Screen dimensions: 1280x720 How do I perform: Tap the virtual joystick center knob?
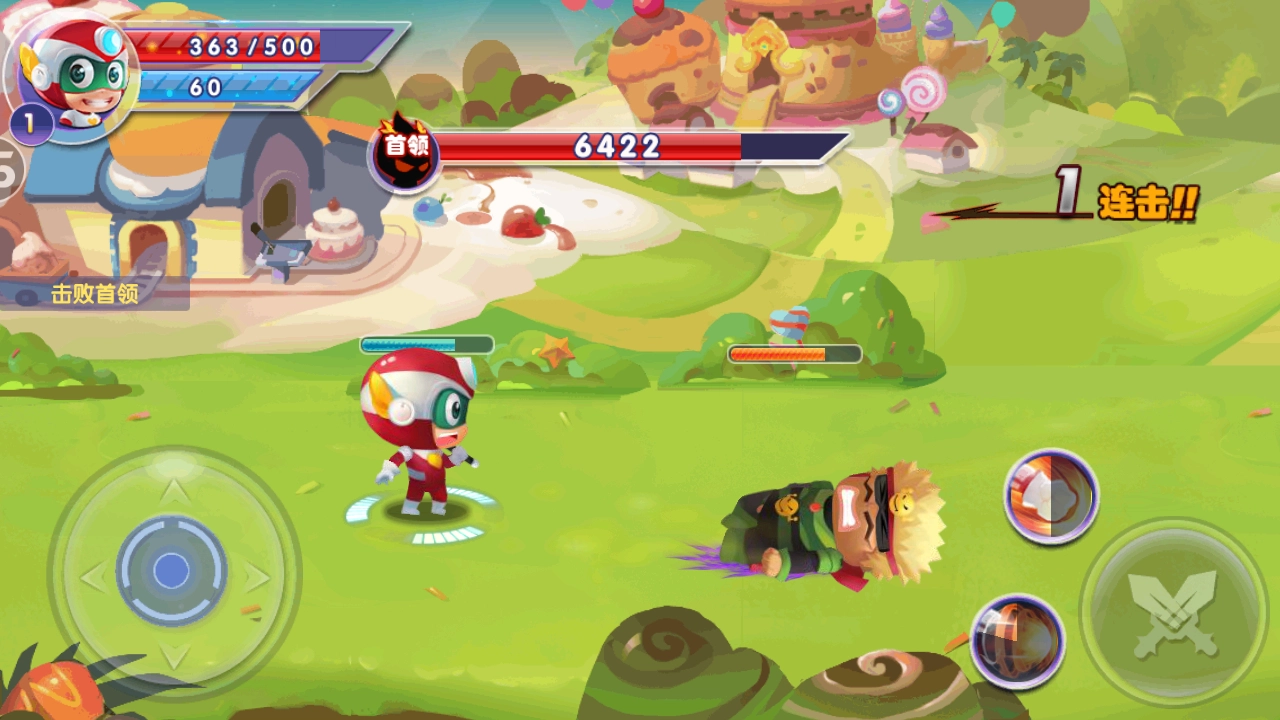tap(171, 571)
